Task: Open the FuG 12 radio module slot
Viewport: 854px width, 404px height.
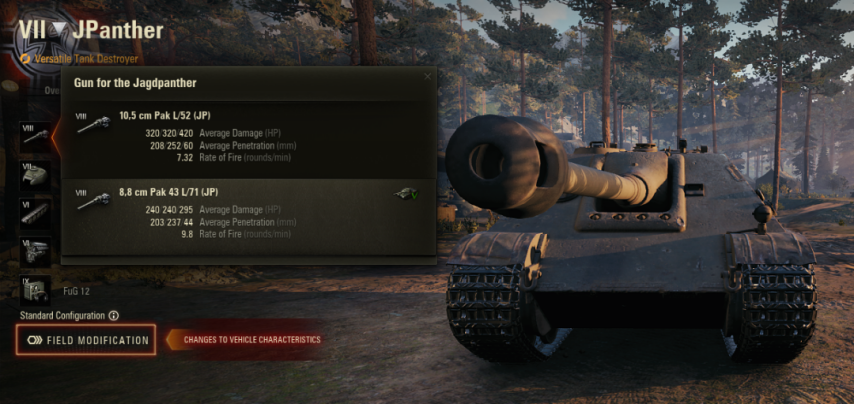Action: (34, 291)
